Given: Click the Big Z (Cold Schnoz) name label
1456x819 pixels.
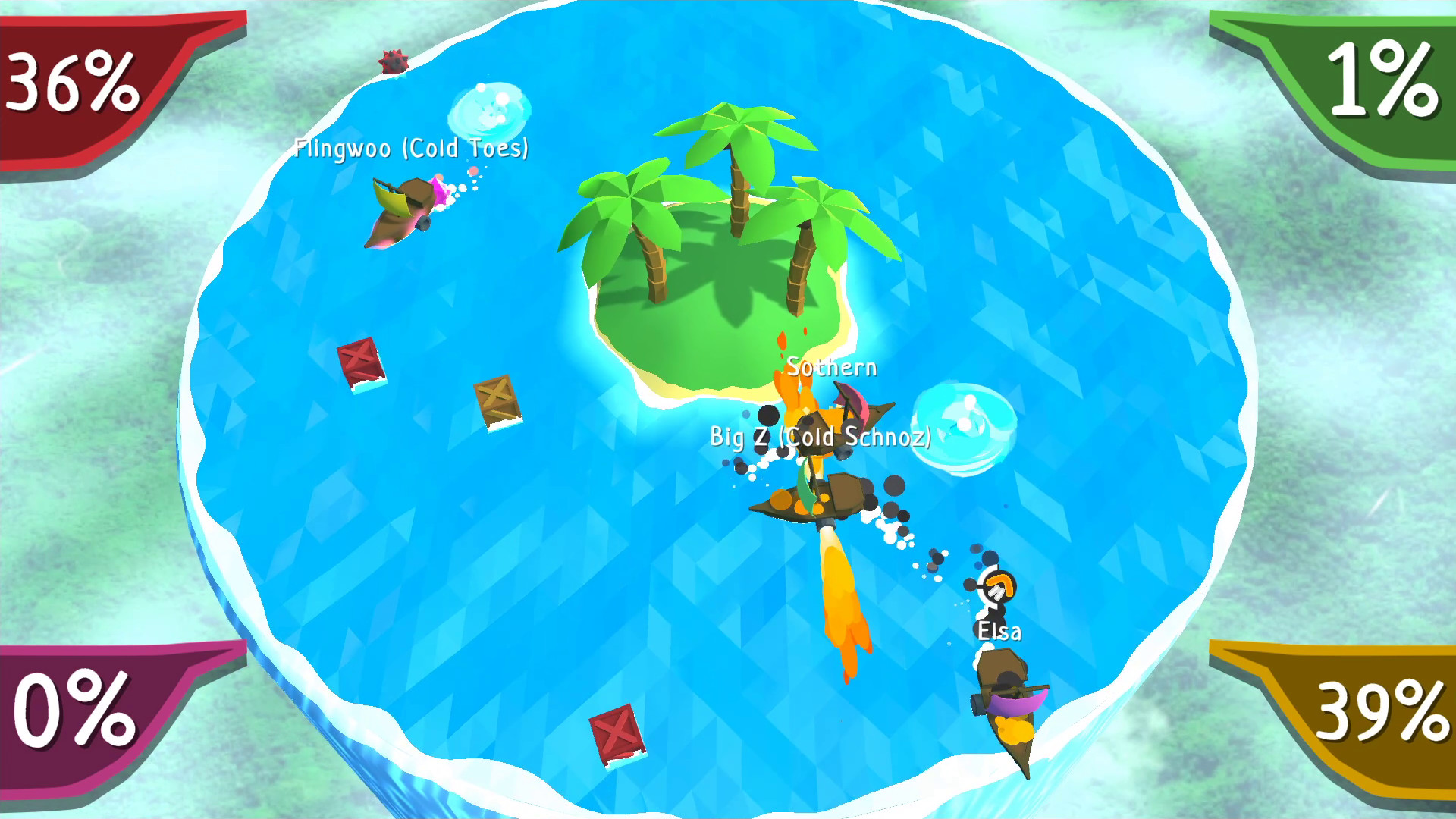Looking at the screenshot, I should point(821,438).
